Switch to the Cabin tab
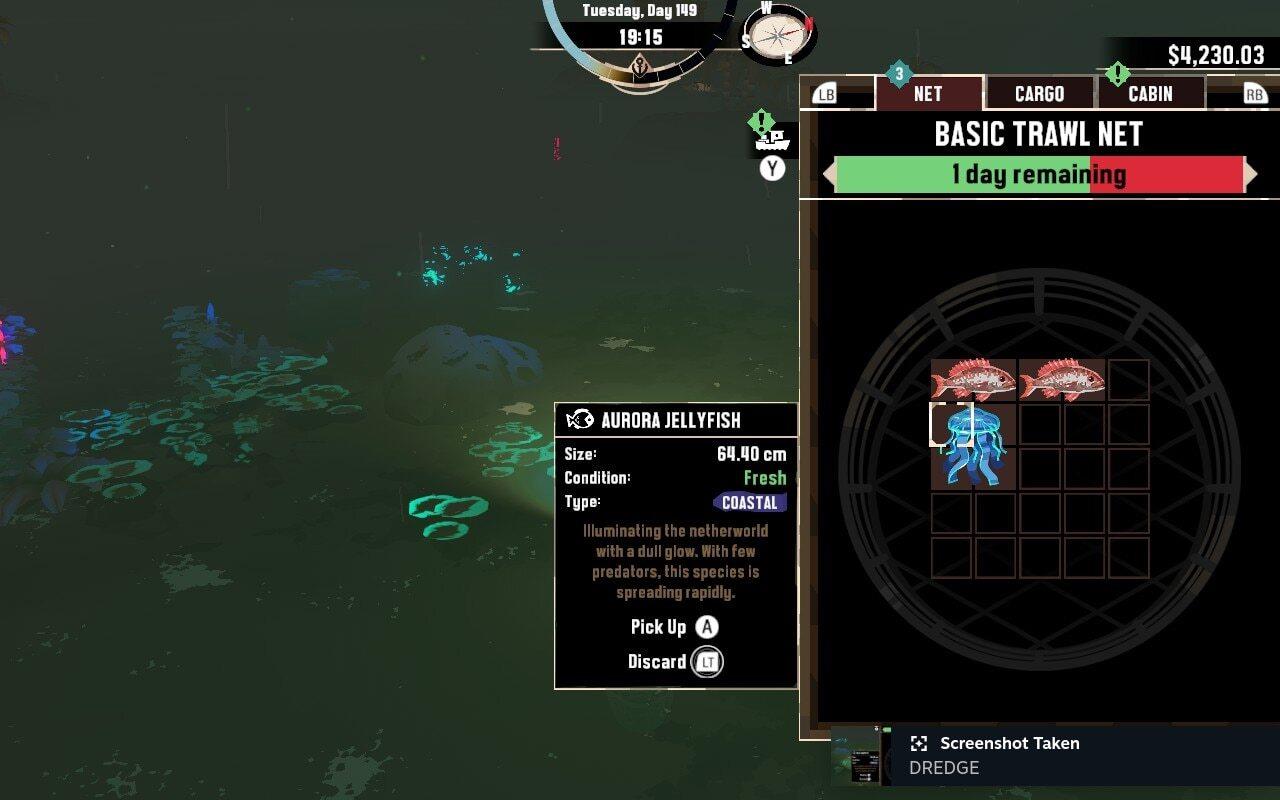1280x800 pixels. pyautogui.click(x=1150, y=93)
